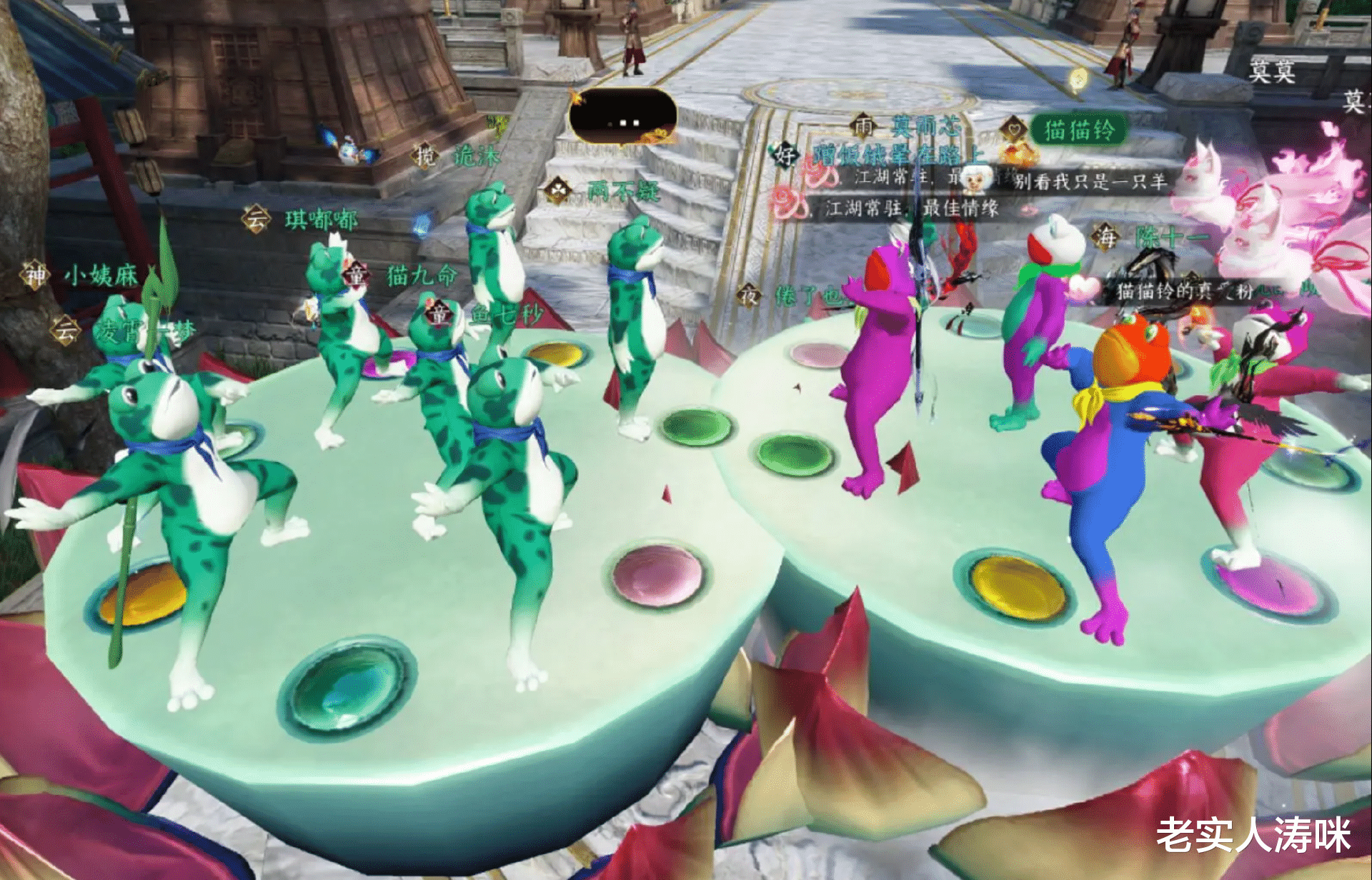Select player 陈十一 nameplate
Screen dimensions: 1372x880
coord(1170,237)
